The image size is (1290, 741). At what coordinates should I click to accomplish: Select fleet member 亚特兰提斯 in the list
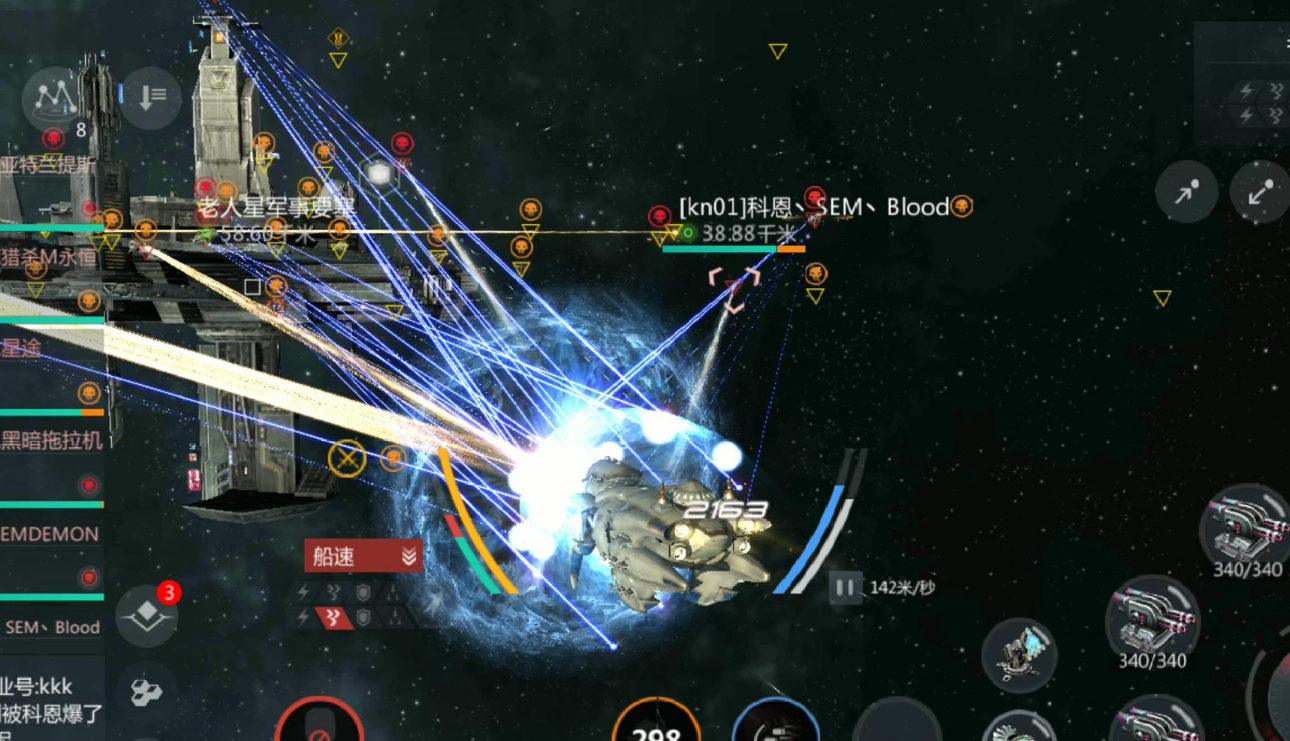[50, 166]
